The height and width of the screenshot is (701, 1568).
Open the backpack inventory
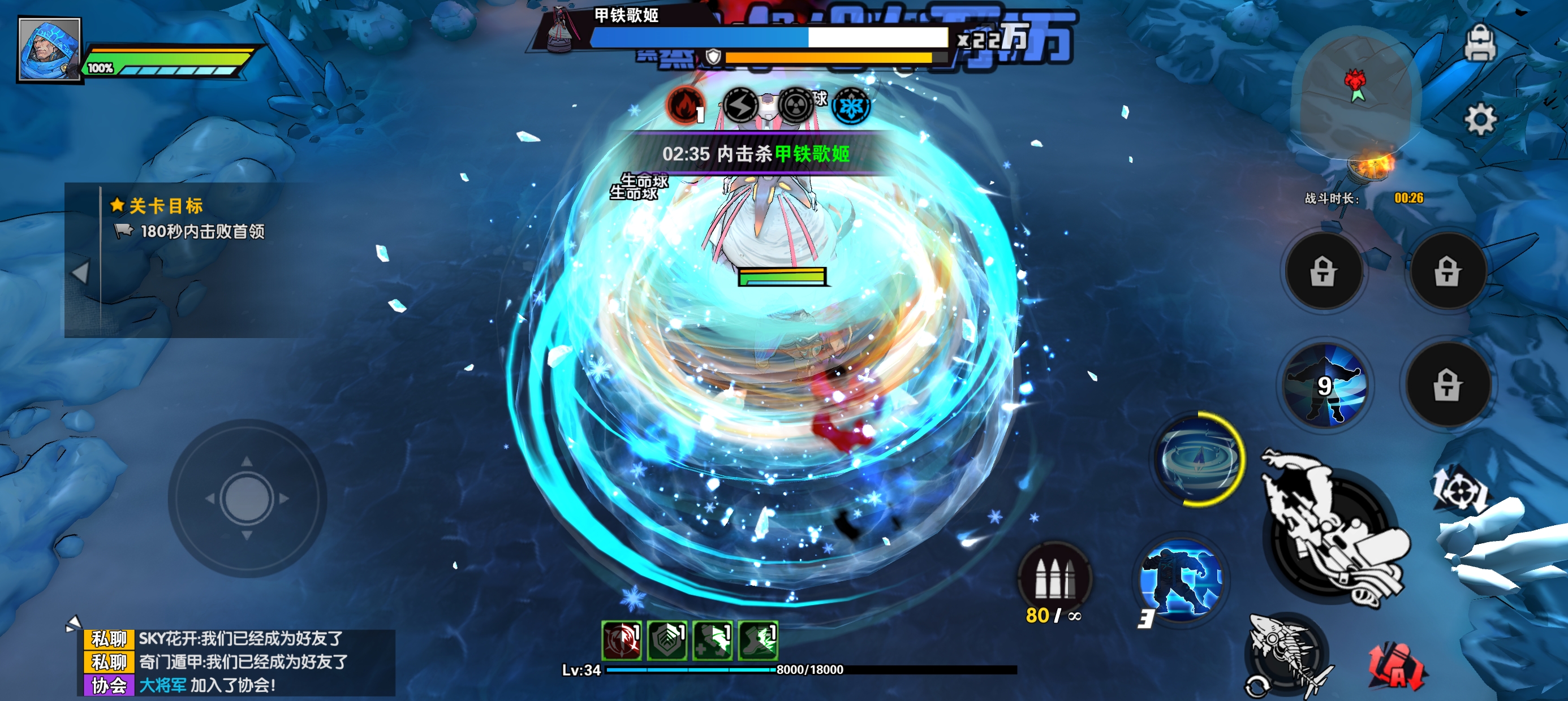pos(1480,42)
